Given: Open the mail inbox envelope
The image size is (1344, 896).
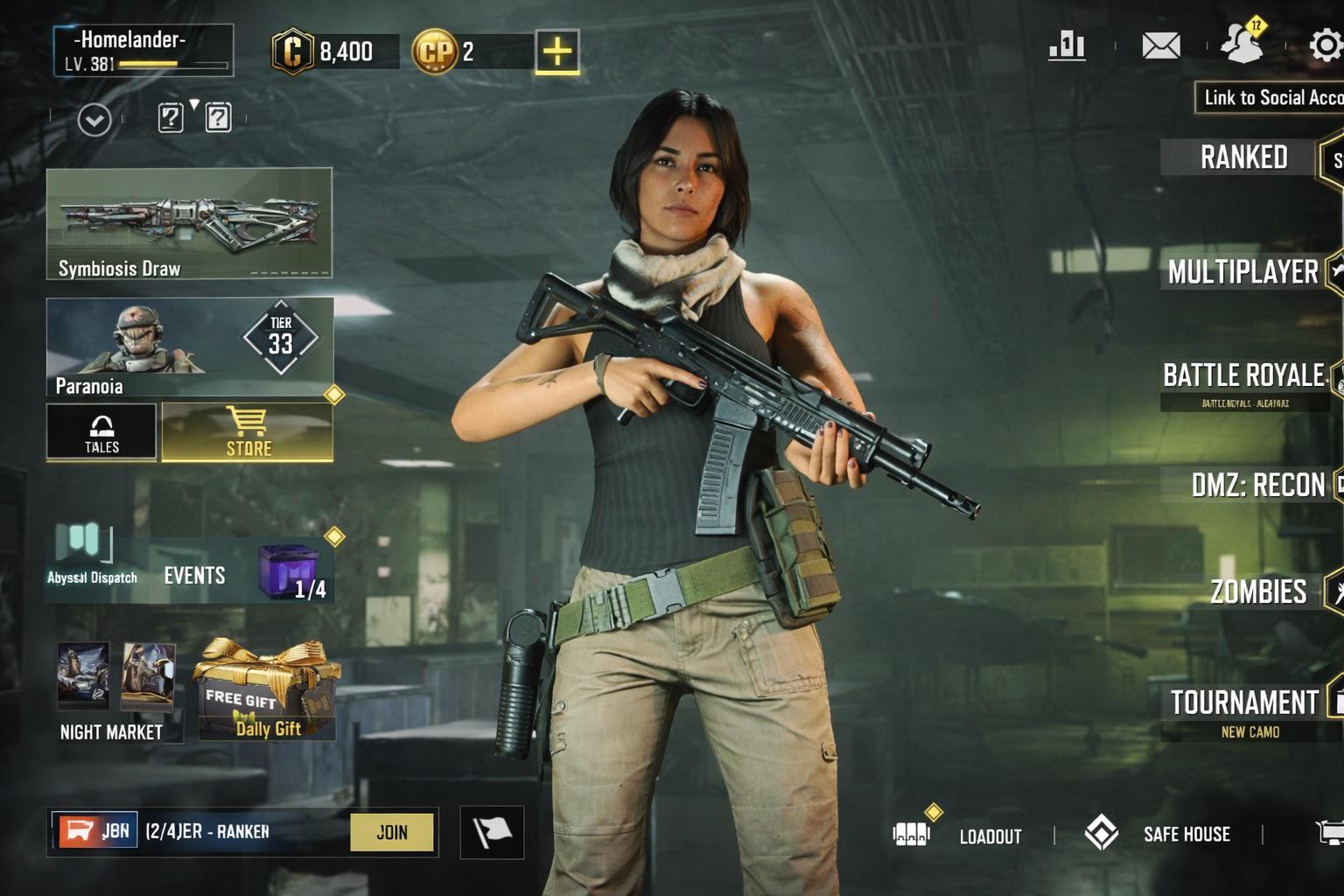Looking at the screenshot, I should (1161, 45).
